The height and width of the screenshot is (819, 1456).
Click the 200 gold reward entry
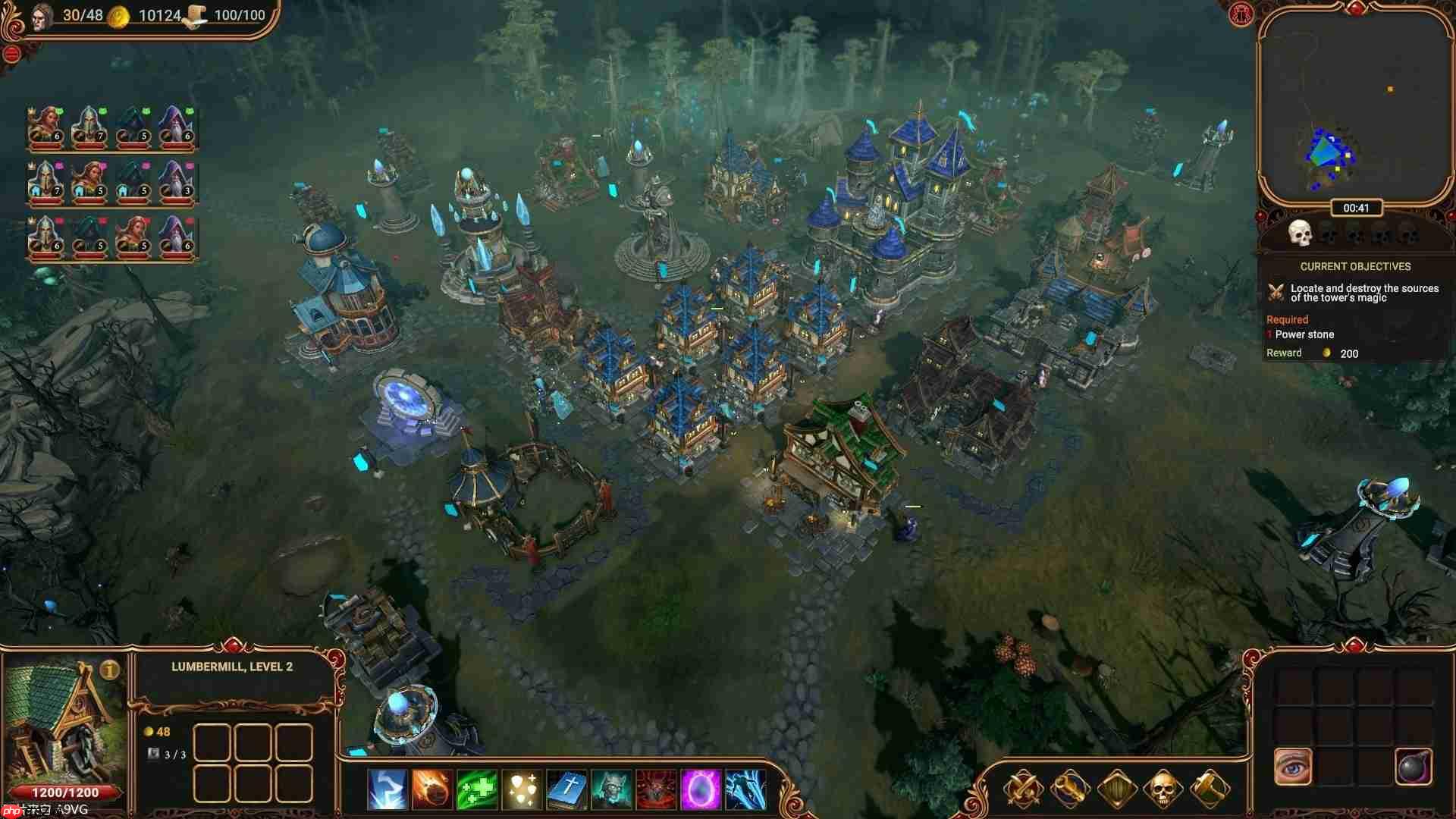pyautogui.click(x=1348, y=353)
